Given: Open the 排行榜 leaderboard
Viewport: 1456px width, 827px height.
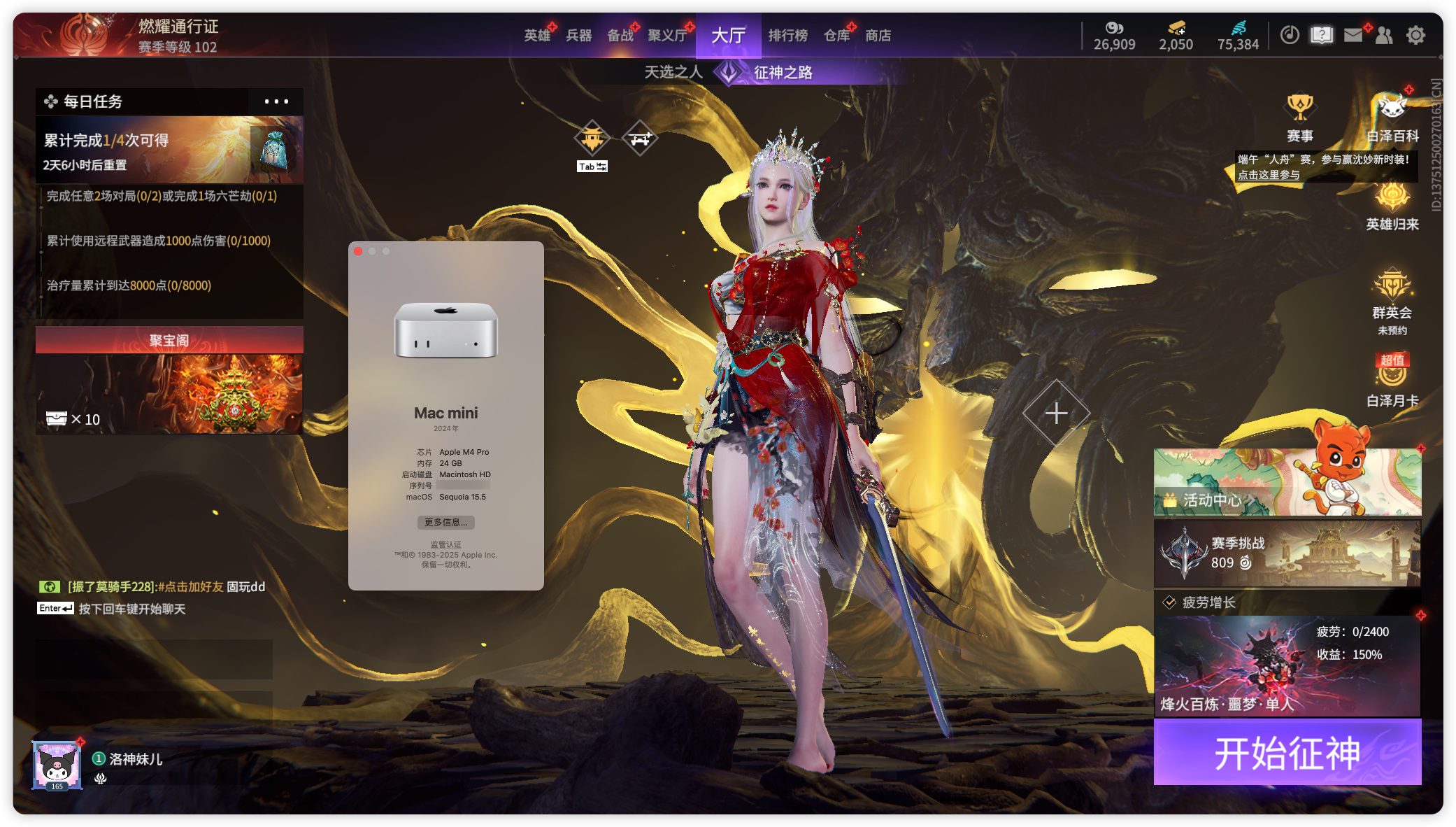Looking at the screenshot, I should click(787, 36).
